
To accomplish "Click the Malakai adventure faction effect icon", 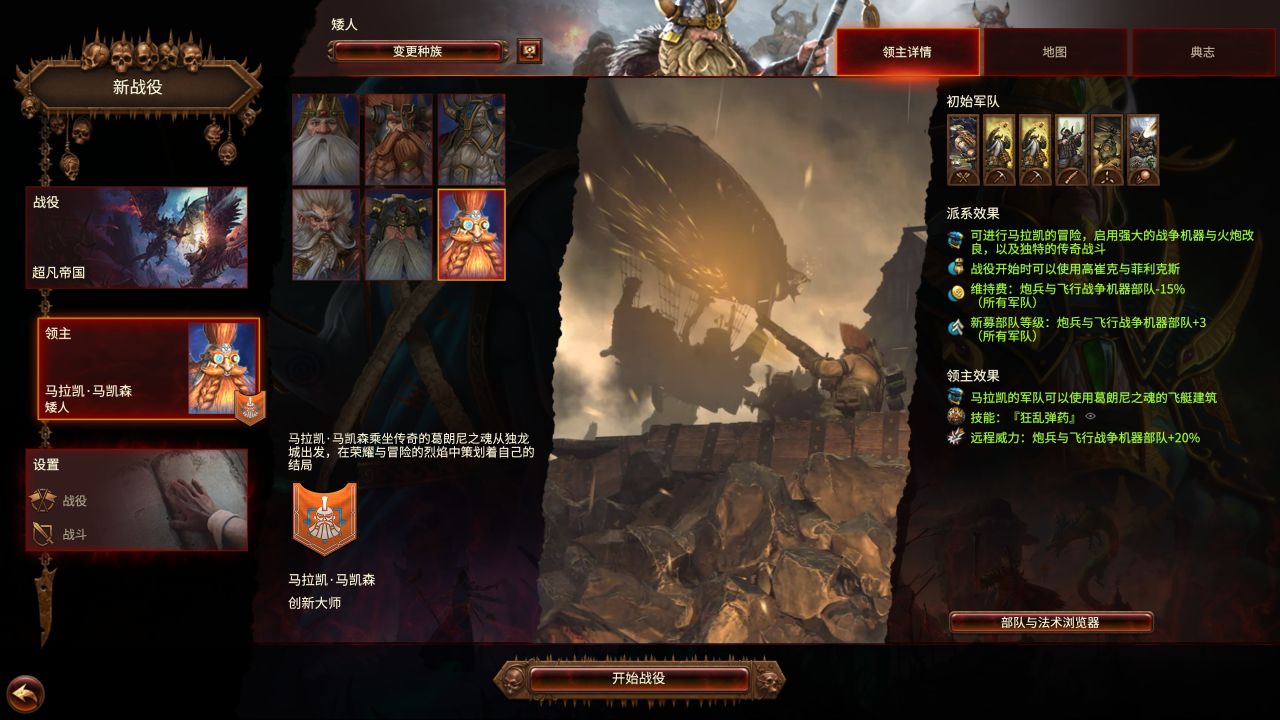I will [955, 239].
